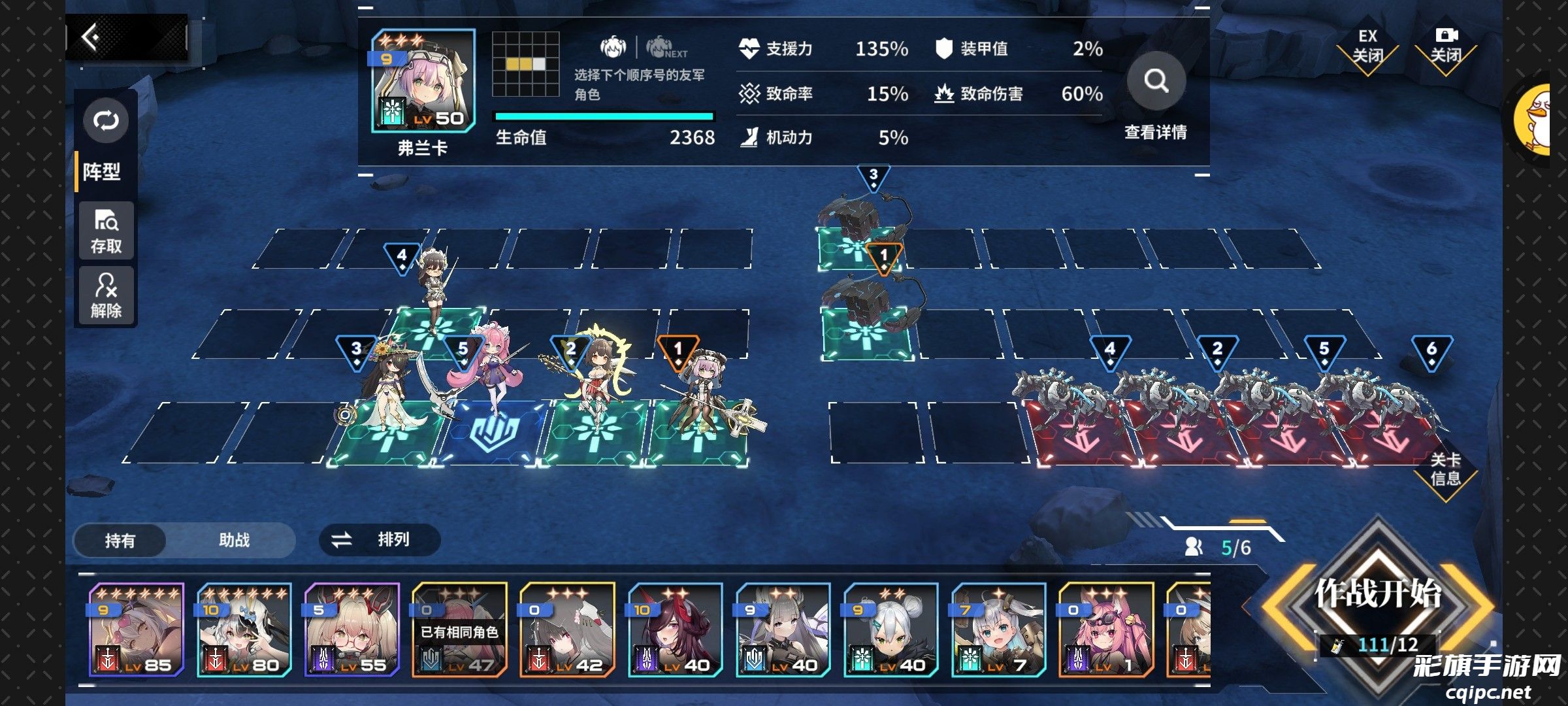Viewport: 1568px width, 706px height.
Task: Choose 解除 to remove units
Action: (x=106, y=295)
